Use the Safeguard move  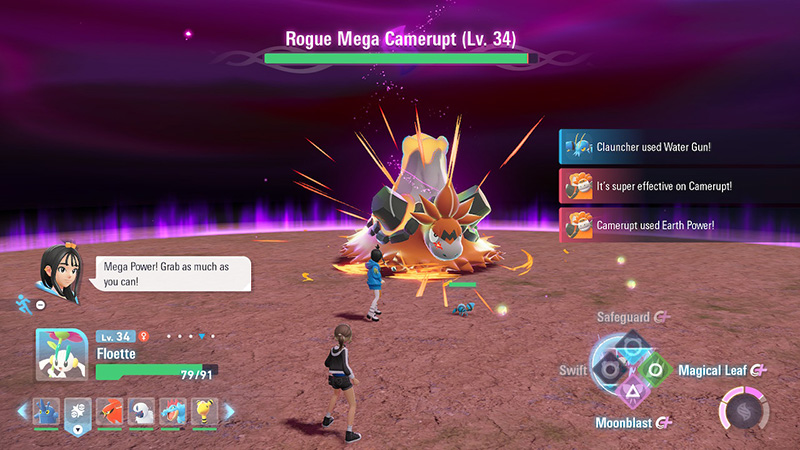pyautogui.click(x=632, y=345)
